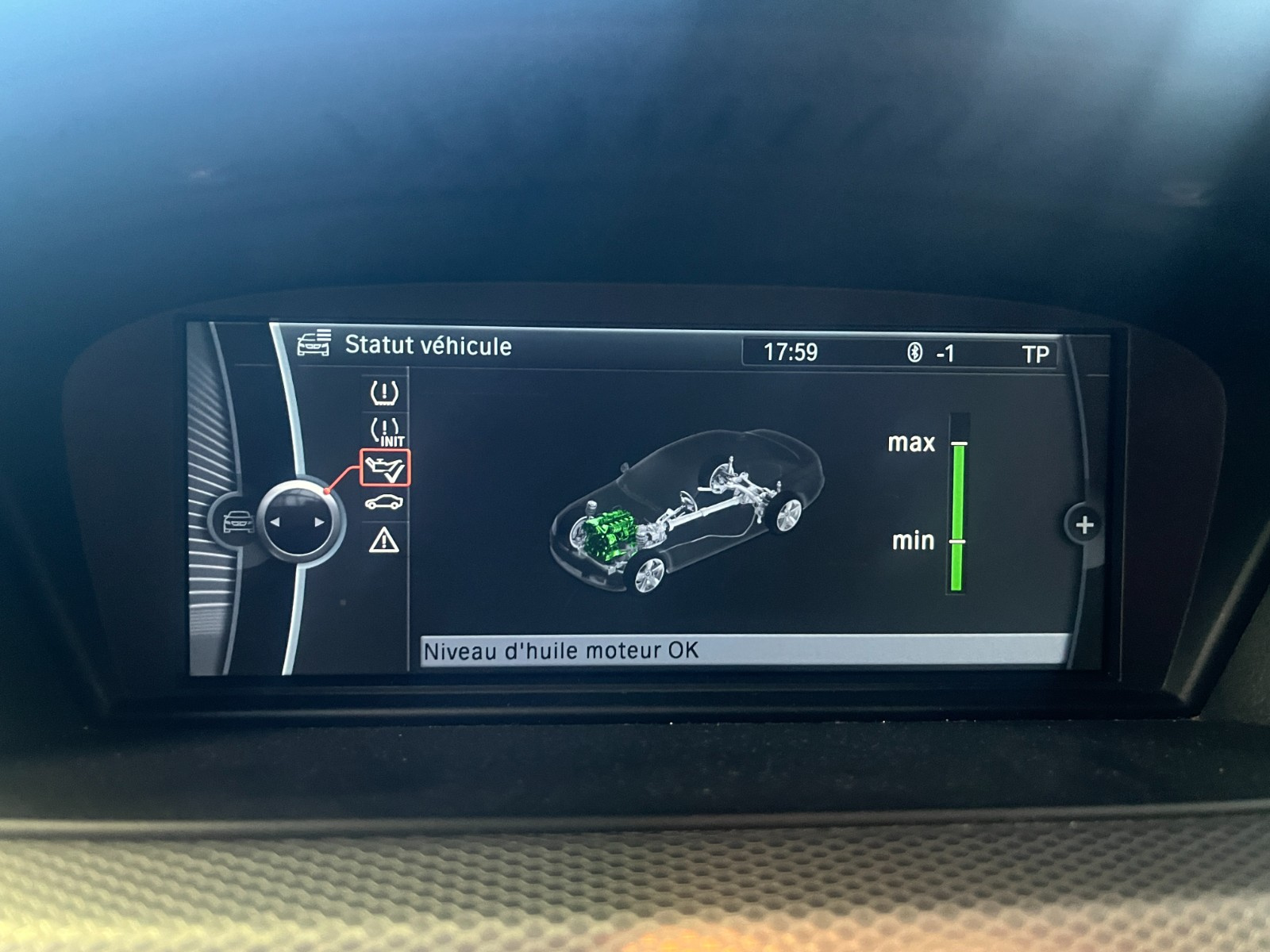Select the tire pressure warning icon

[x=384, y=392]
